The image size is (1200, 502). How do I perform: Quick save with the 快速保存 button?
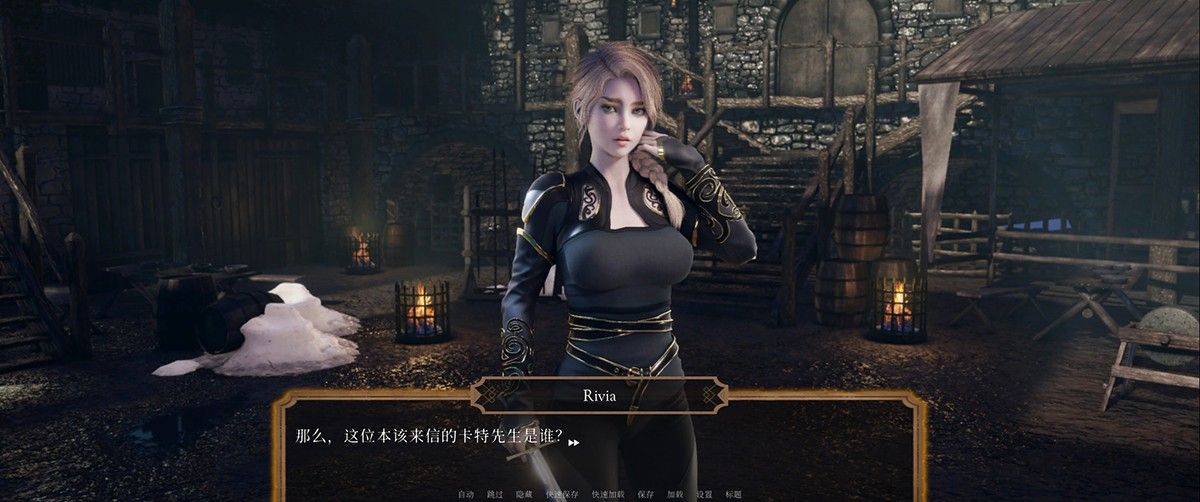(562, 494)
